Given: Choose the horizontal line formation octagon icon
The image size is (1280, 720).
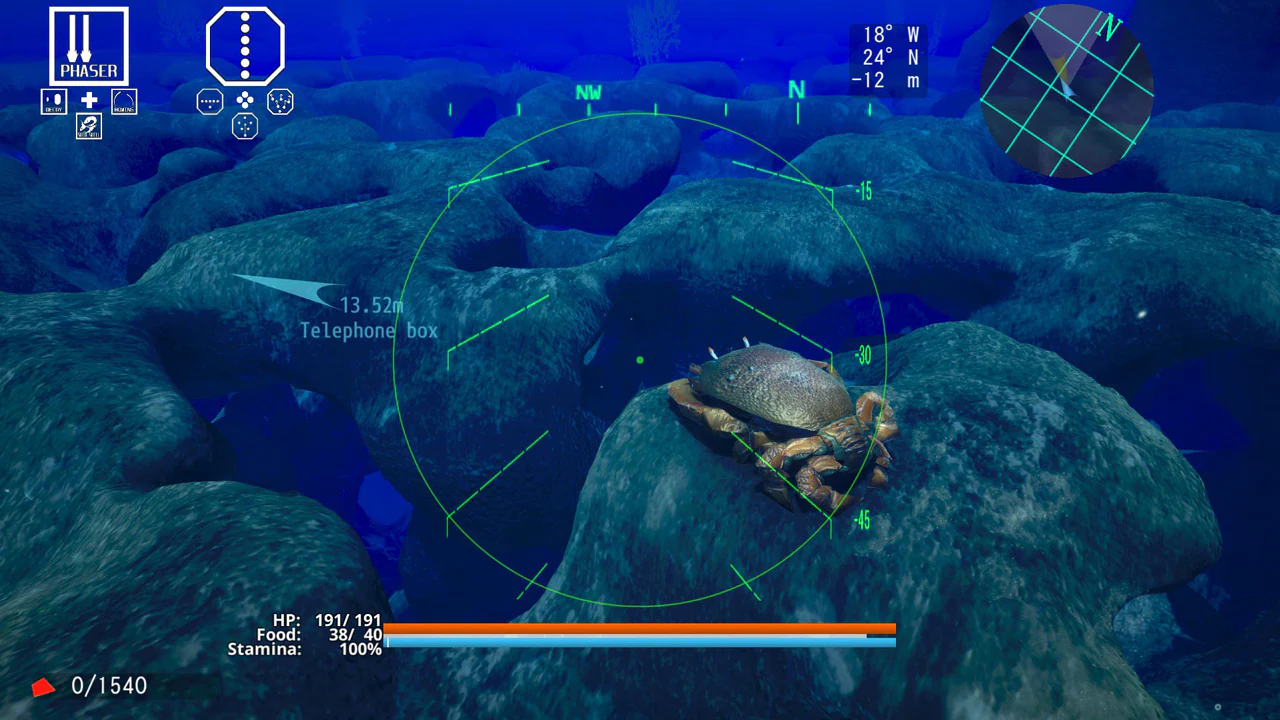Looking at the screenshot, I should (x=209, y=101).
